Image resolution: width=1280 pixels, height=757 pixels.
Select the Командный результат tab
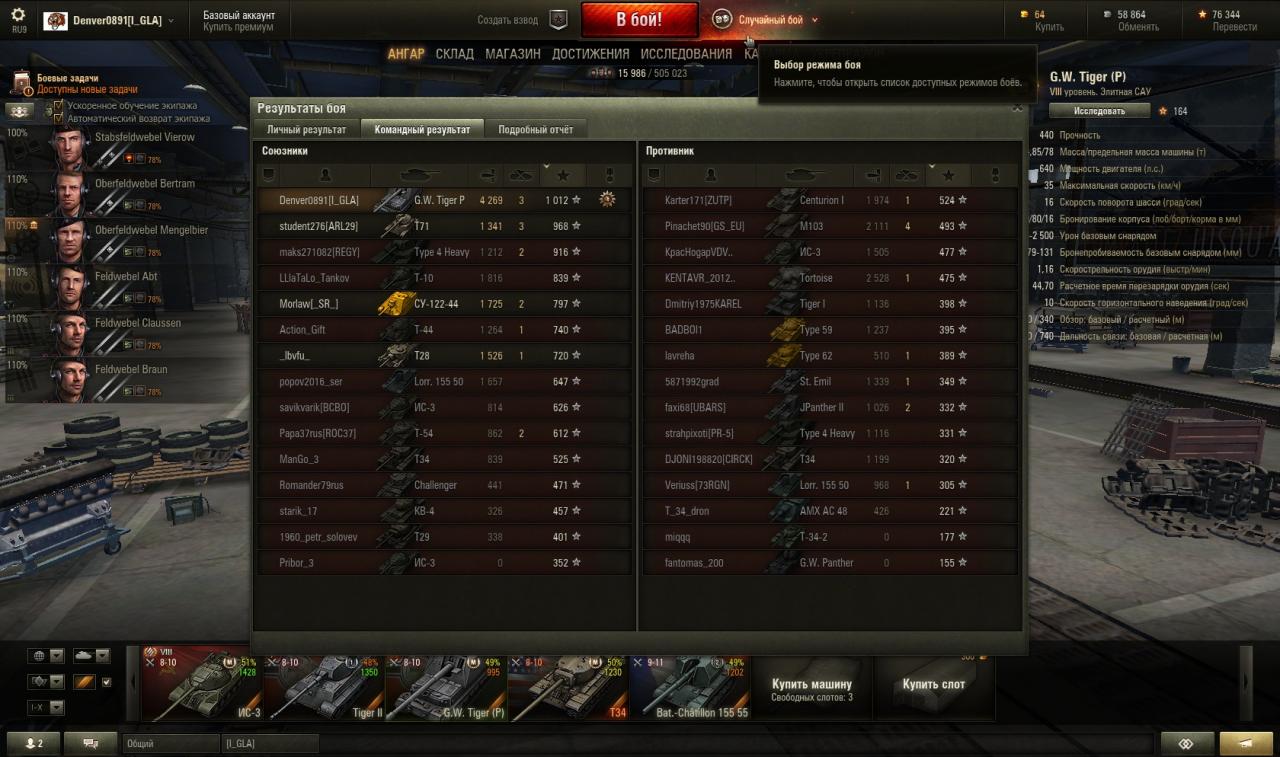point(422,129)
